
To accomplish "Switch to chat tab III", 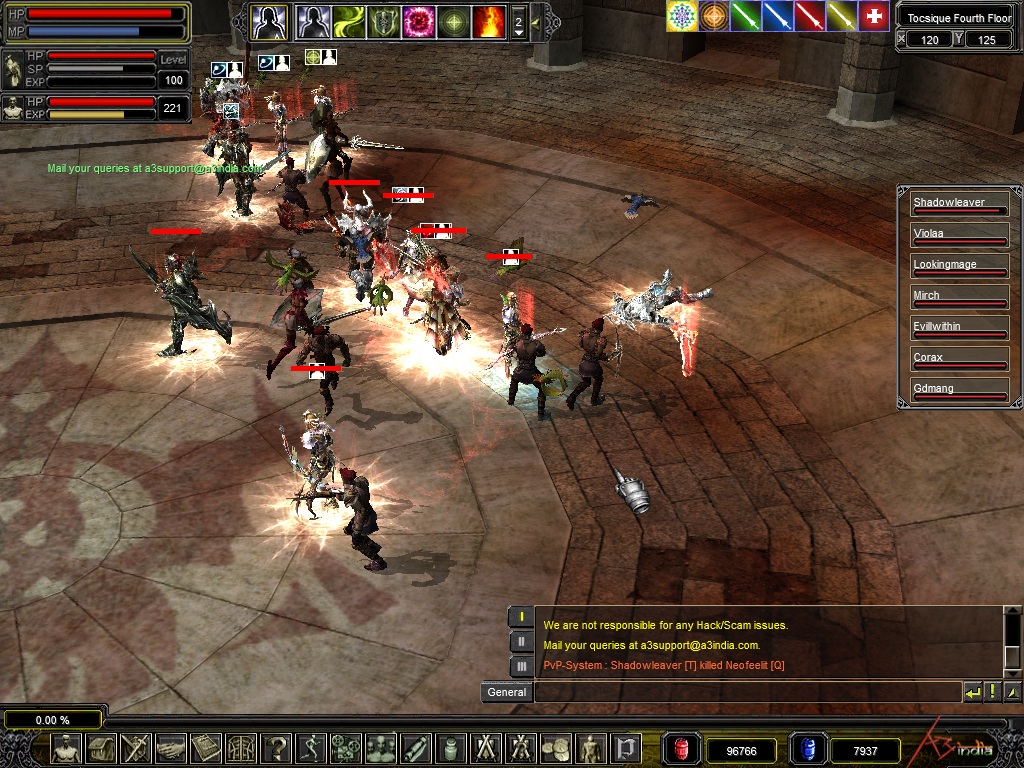I will [x=521, y=666].
